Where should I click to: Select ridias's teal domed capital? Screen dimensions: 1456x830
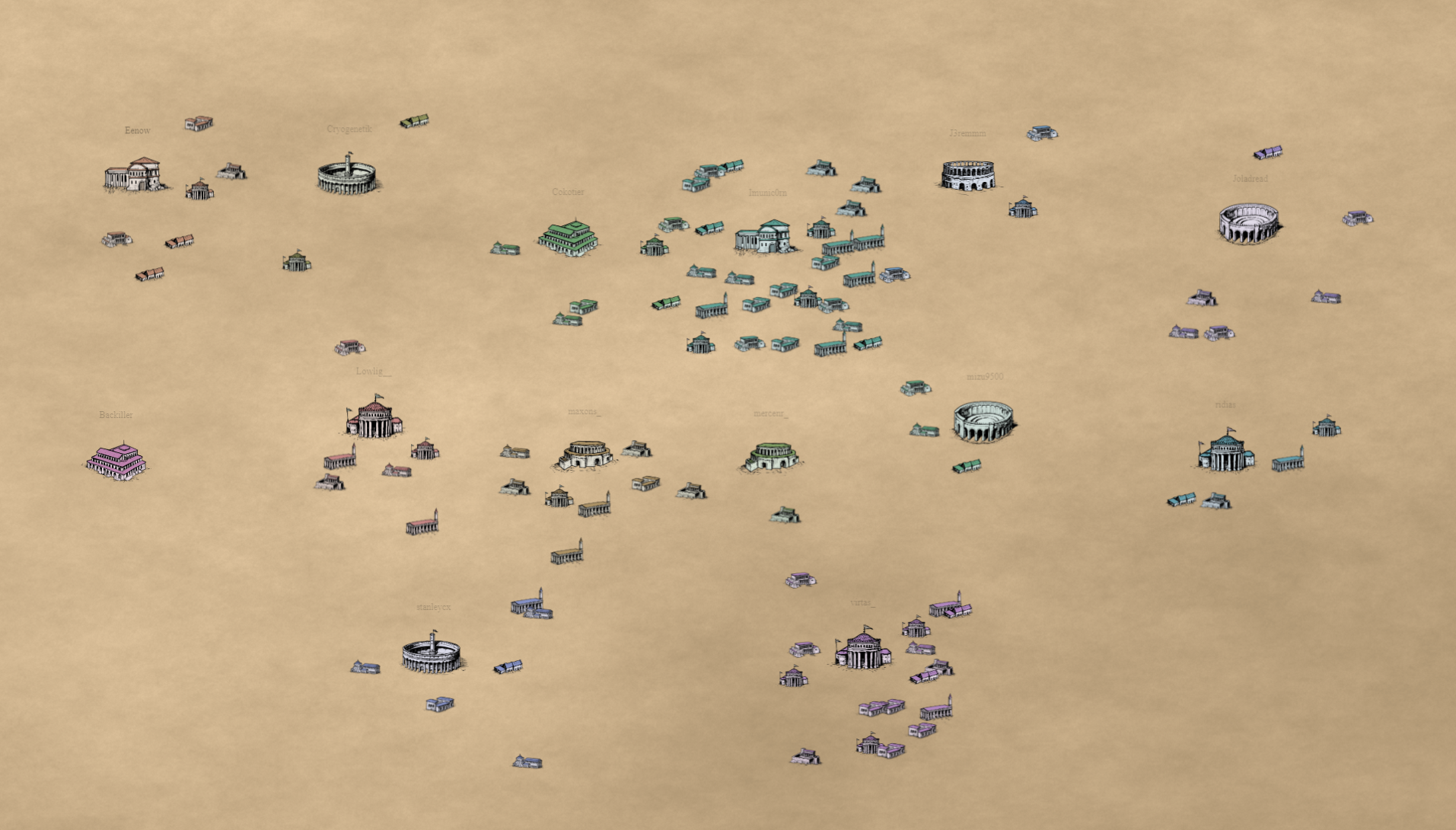(x=1225, y=451)
